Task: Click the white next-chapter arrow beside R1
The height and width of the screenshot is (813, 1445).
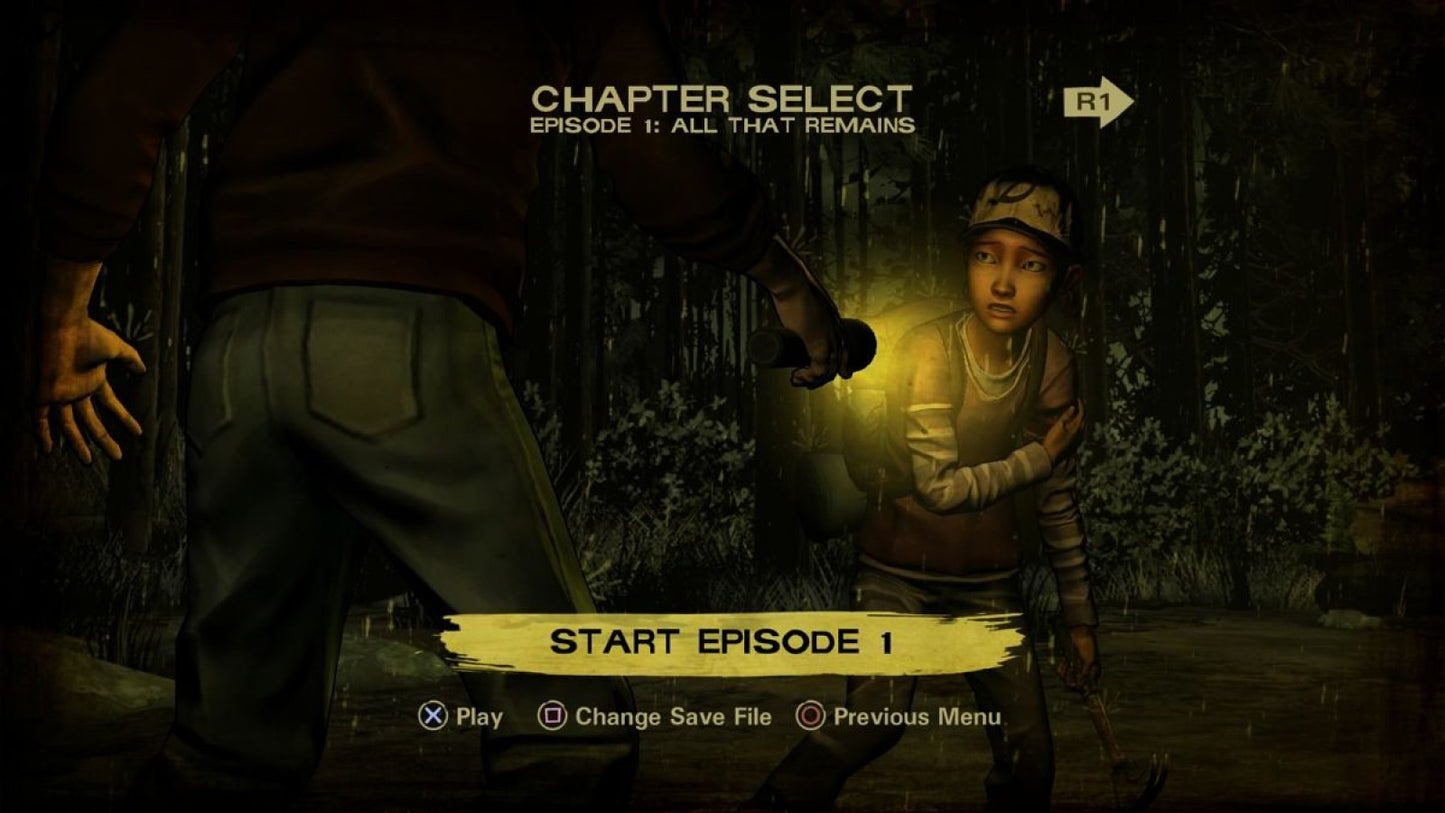Action: (x=1130, y=100)
